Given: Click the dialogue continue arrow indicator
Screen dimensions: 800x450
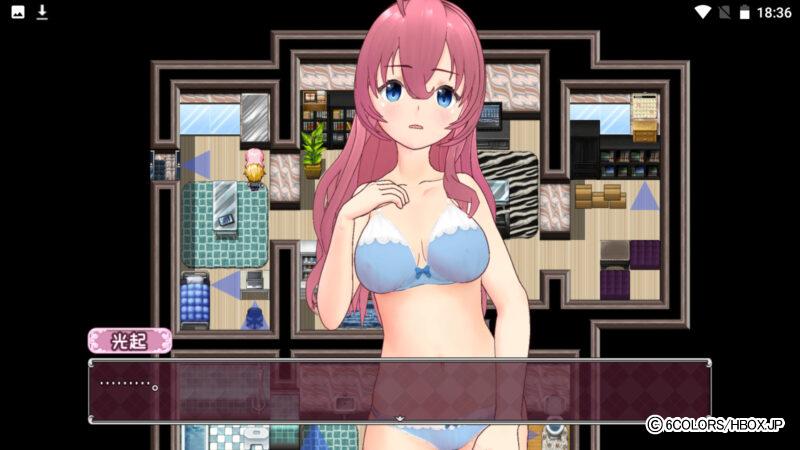Looking at the screenshot, I should pos(400,419).
